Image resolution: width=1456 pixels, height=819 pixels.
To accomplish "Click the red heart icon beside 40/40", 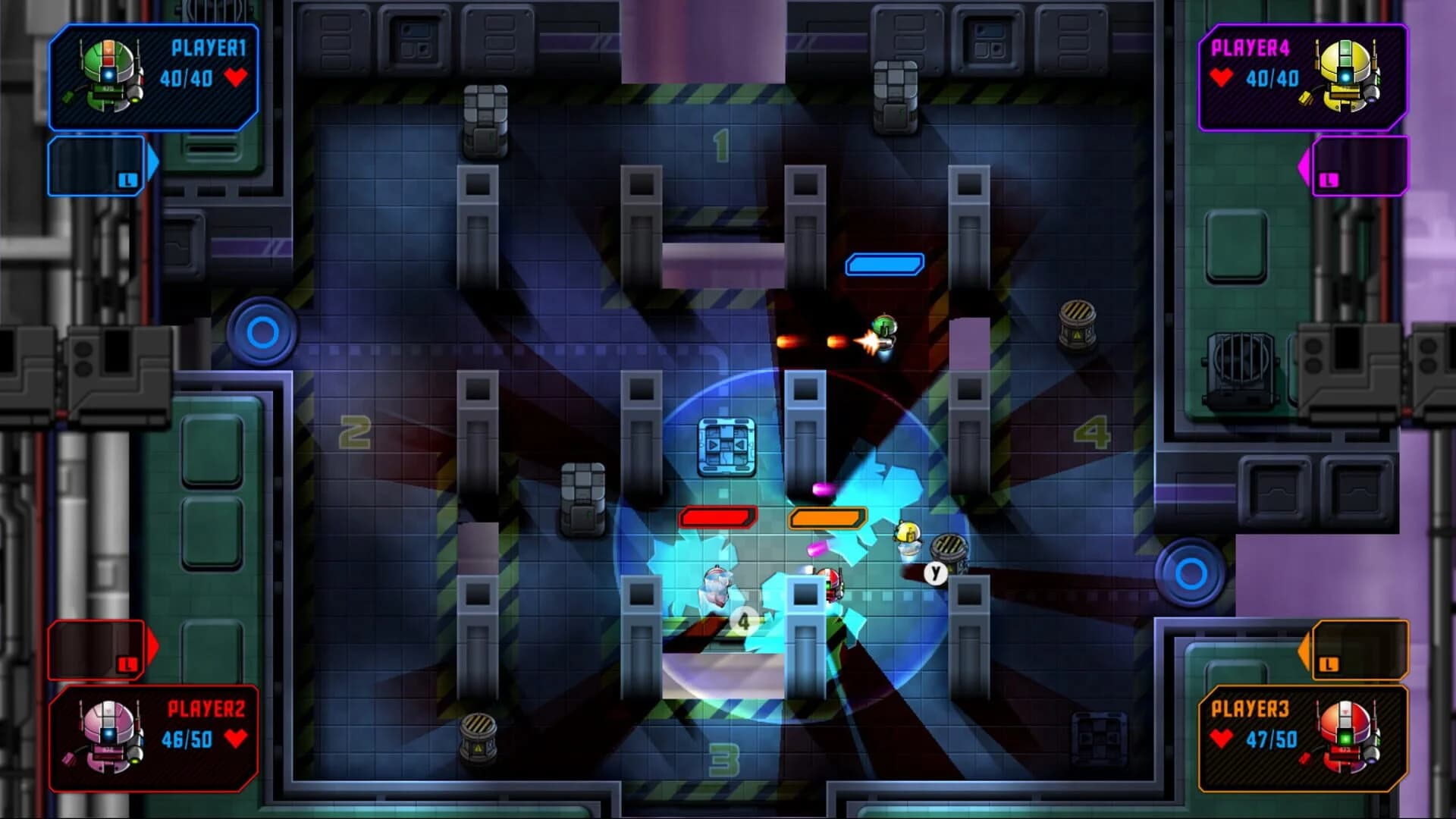I will tap(237, 76).
